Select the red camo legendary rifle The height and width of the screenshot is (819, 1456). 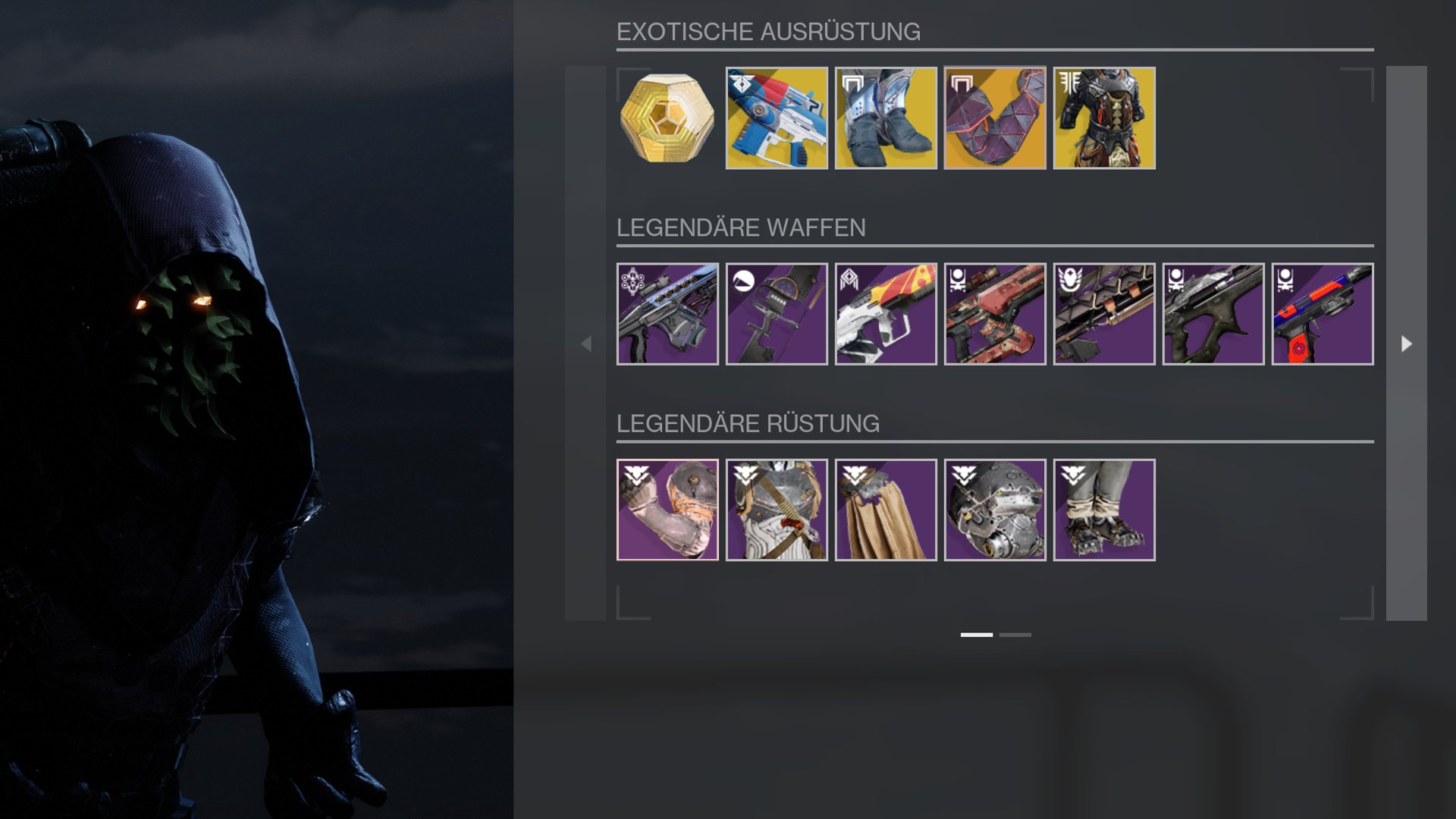995,314
